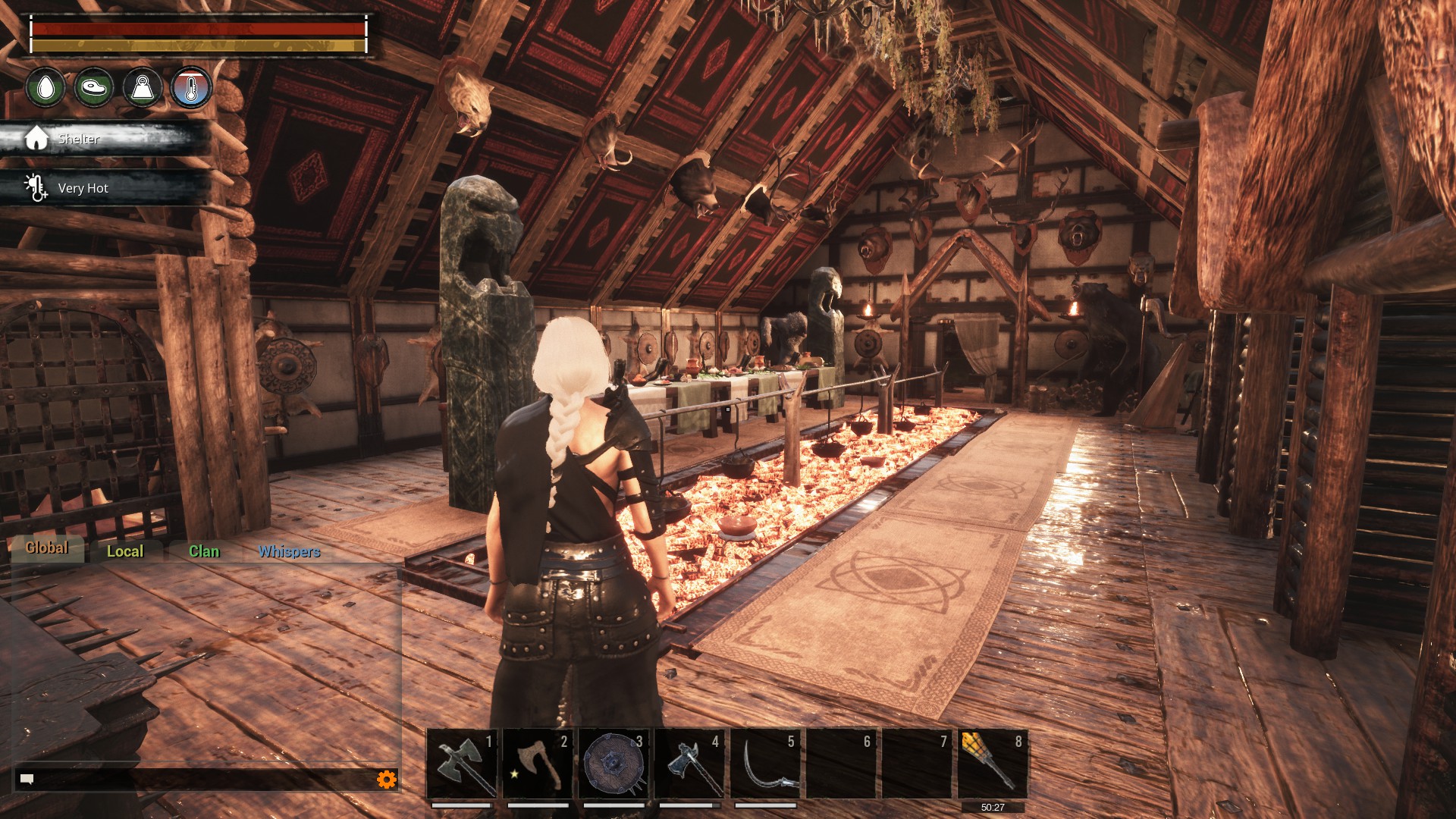Viewport: 1456px width, 819px height.
Task: Select the steel axe in slot 4
Action: coord(689,764)
